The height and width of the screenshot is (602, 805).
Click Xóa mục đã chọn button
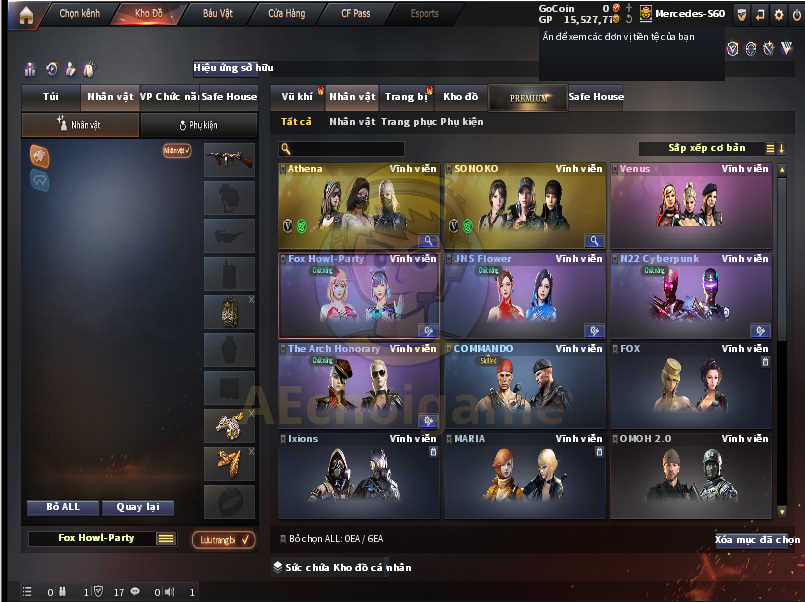point(758,540)
